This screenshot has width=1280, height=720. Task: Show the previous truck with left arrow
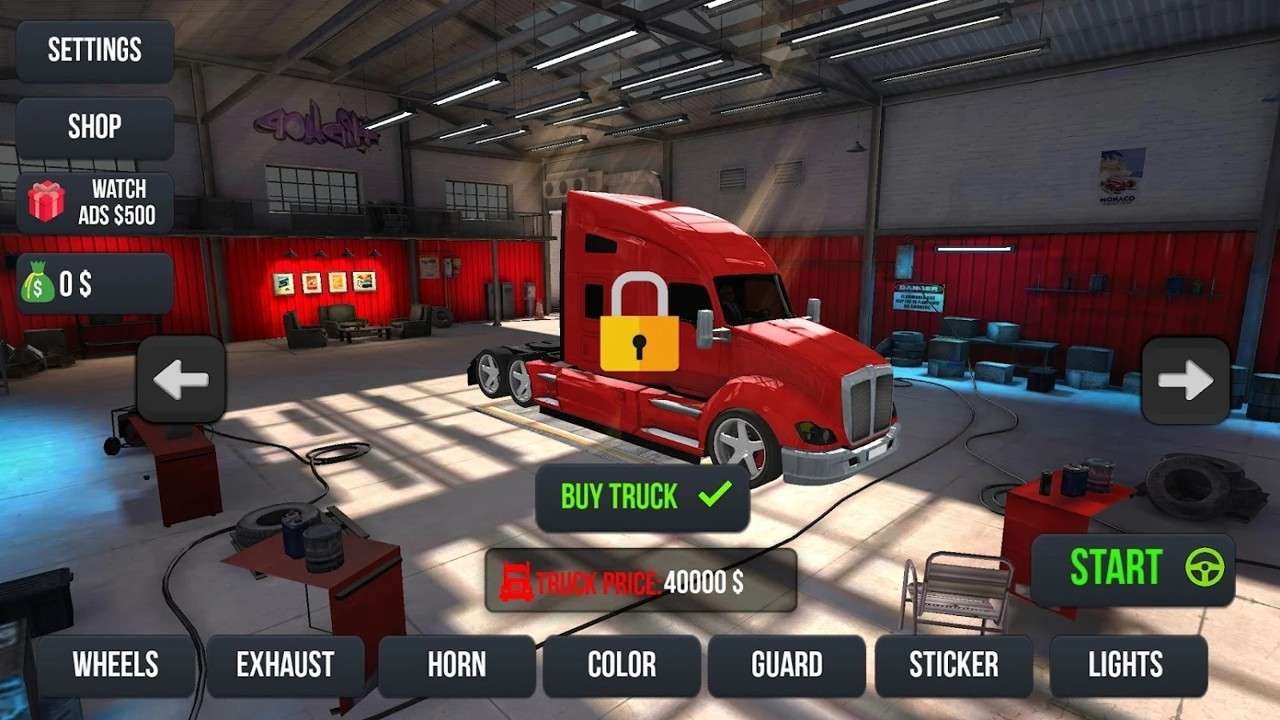coord(181,380)
